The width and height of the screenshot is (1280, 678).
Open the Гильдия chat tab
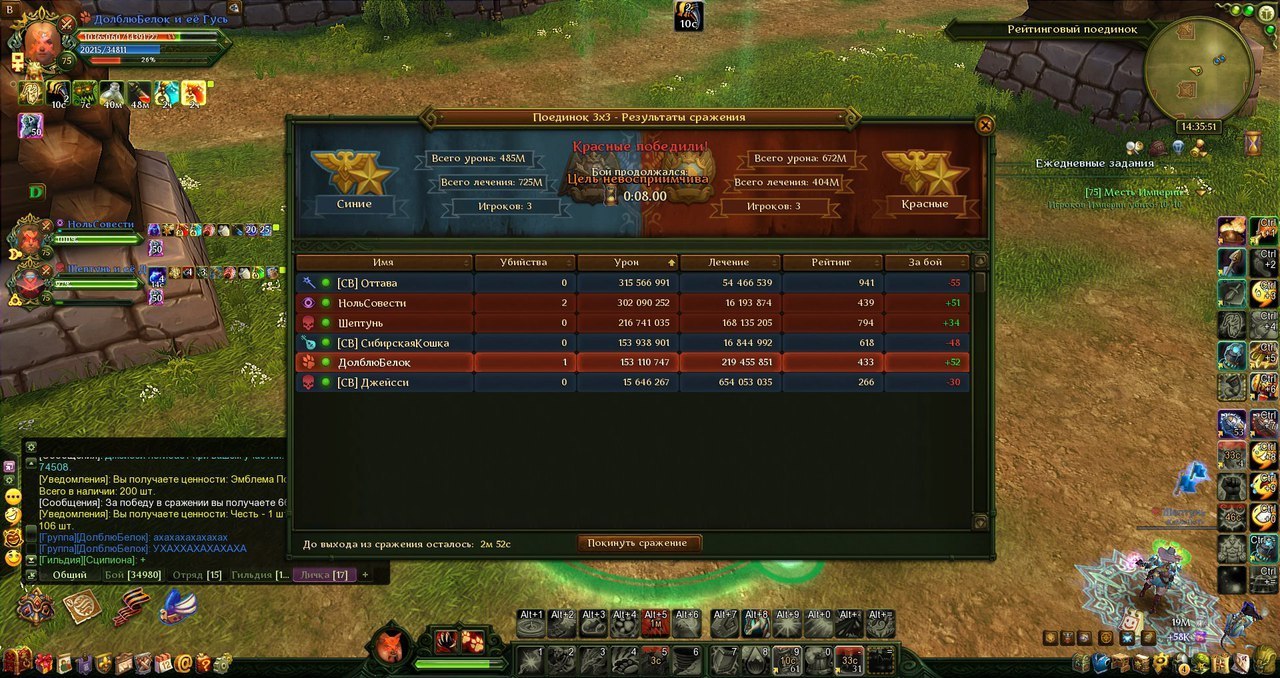260,575
